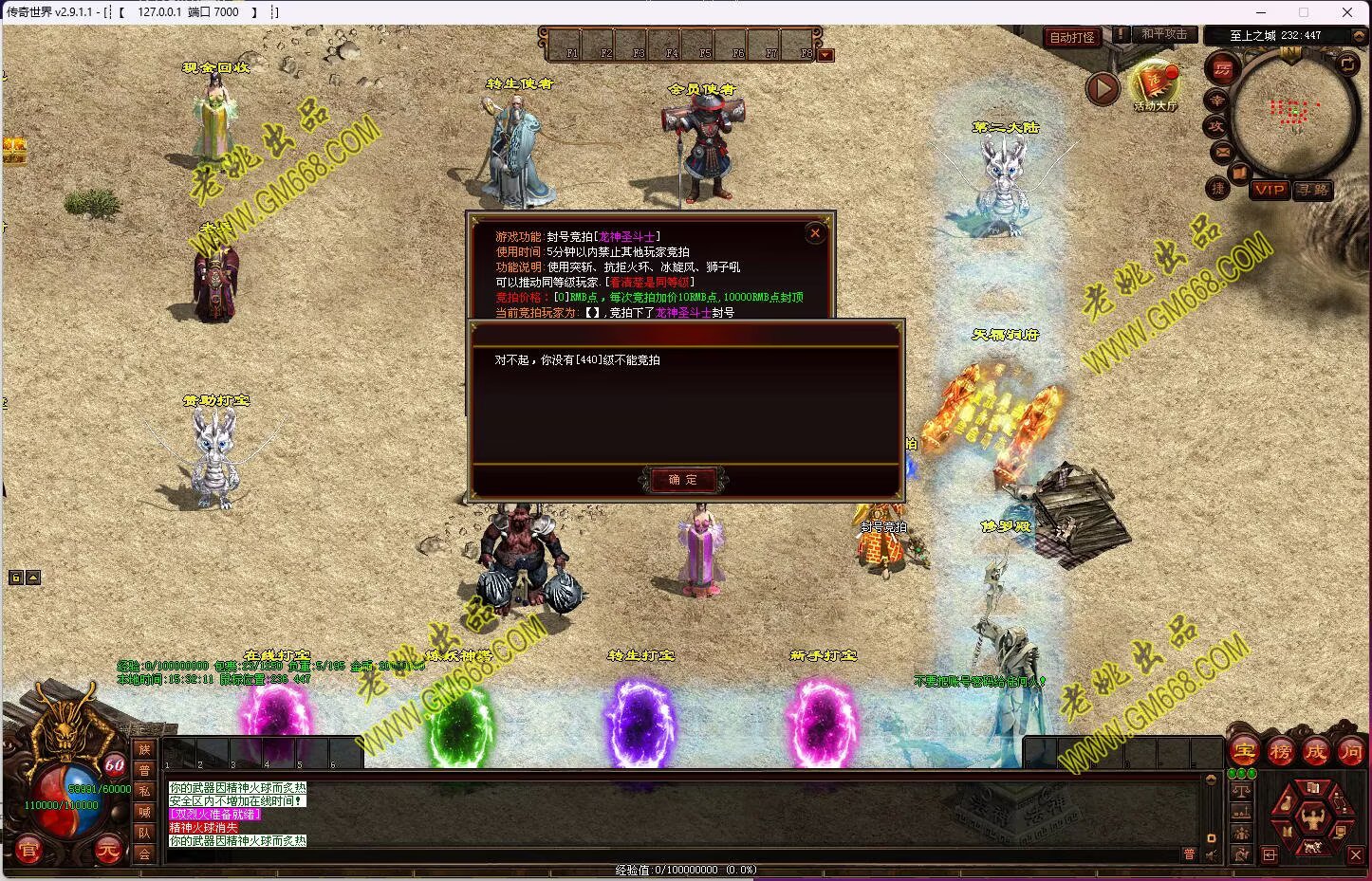Select the 私 private chat channel
Viewport: 1372px width, 881px height.
click(144, 791)
